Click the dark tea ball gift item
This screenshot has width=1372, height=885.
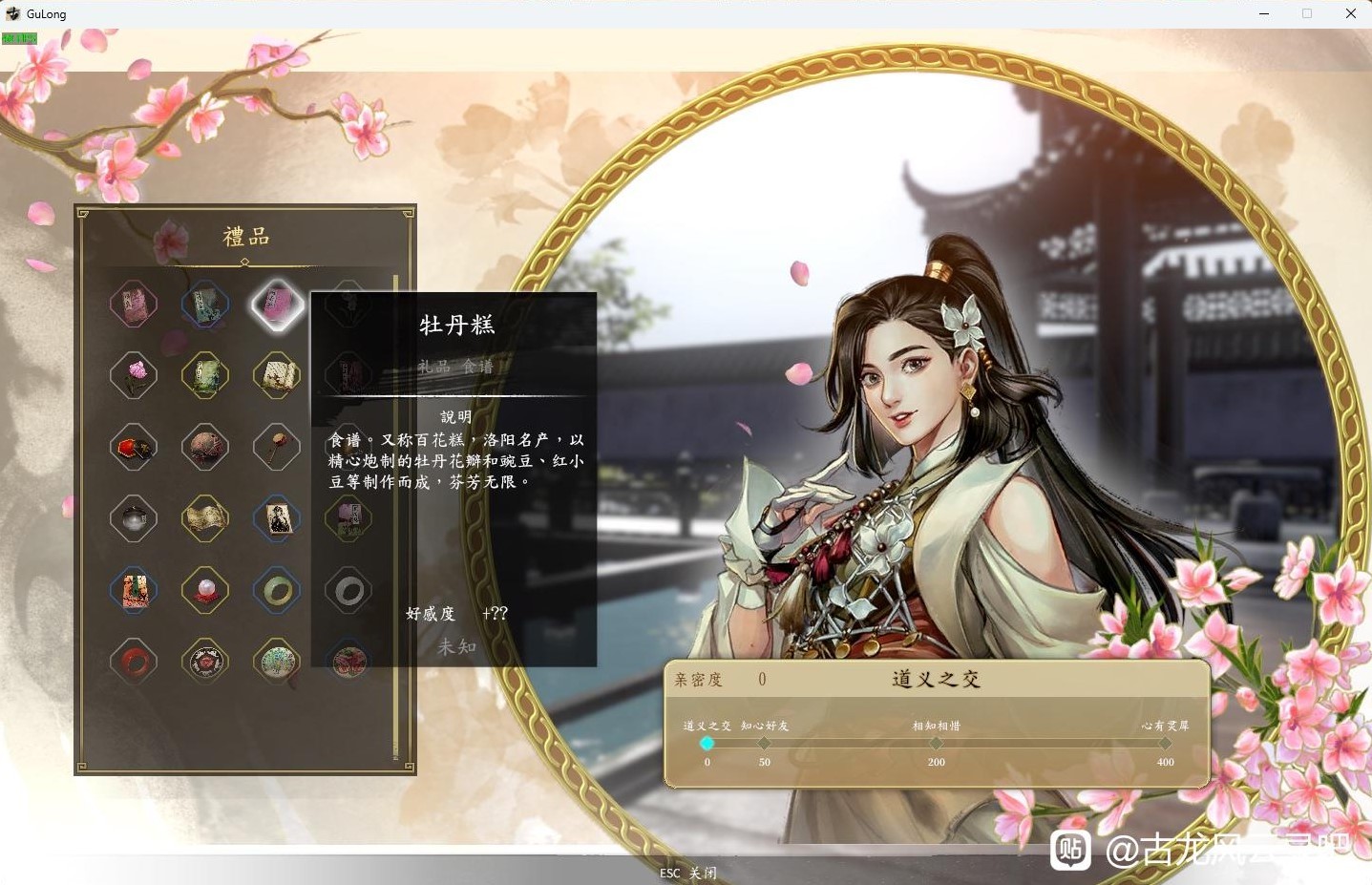205,447
